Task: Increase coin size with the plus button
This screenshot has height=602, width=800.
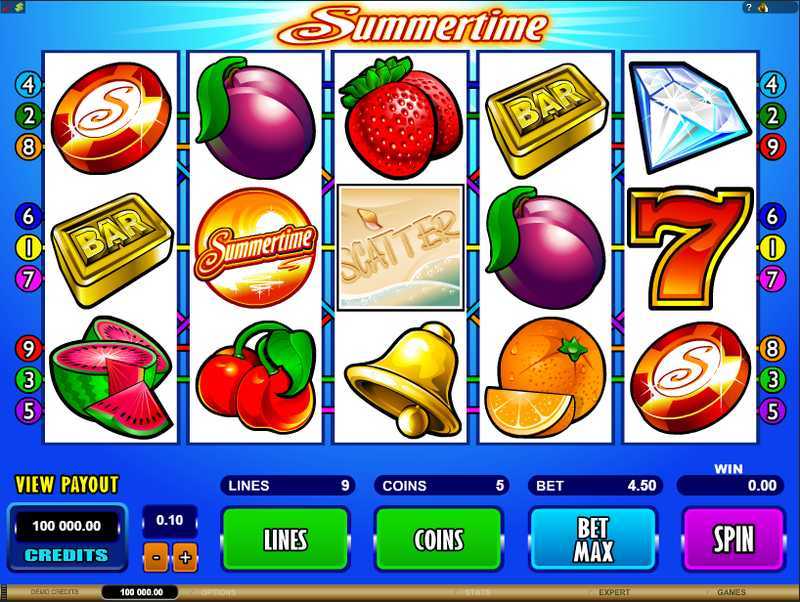Action: coord(184,558)
